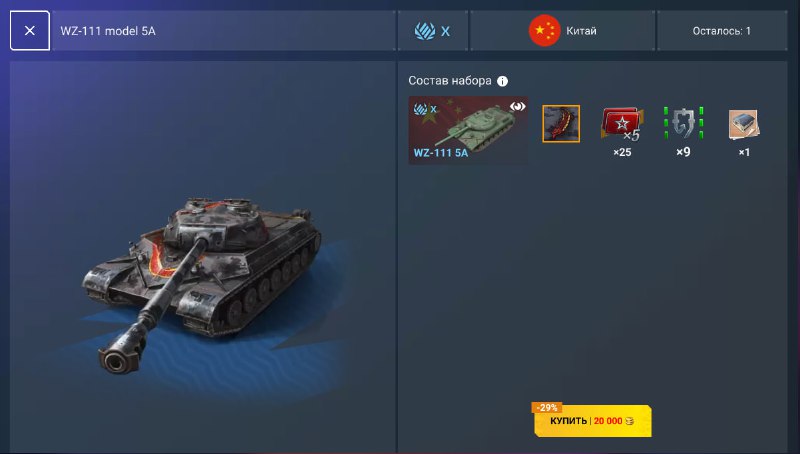Select the red dragon camouflage item
Image resolution: width=800 pixels, height=454 pixels.
pos(561,124)
